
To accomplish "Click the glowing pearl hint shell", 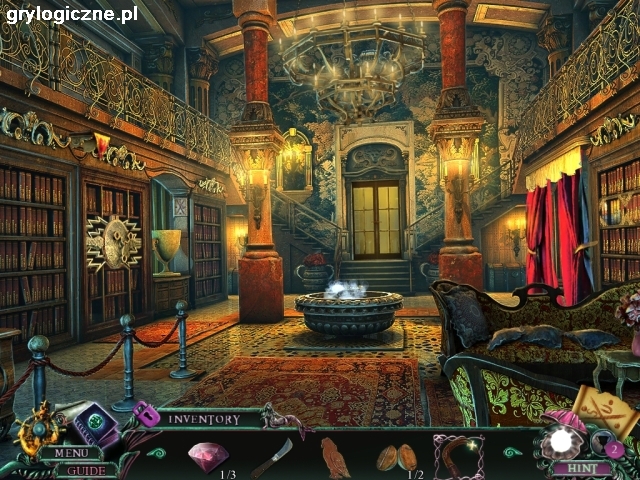I will pyautogui.click(x=559, y=441).
